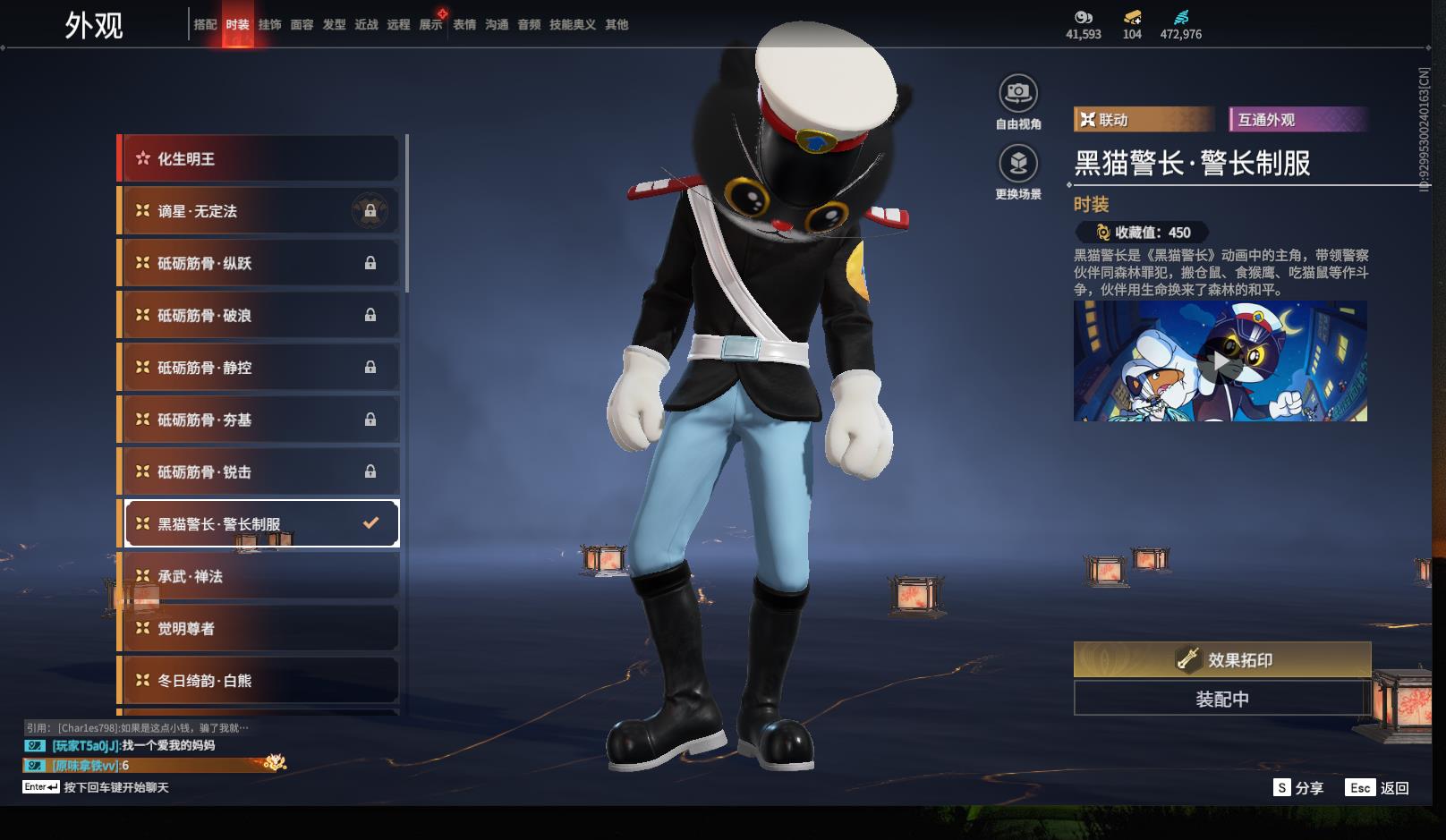Screen dimensions: 1446x840
Task: Share the outfit with 分享
Action: [x=1298, y=788]
